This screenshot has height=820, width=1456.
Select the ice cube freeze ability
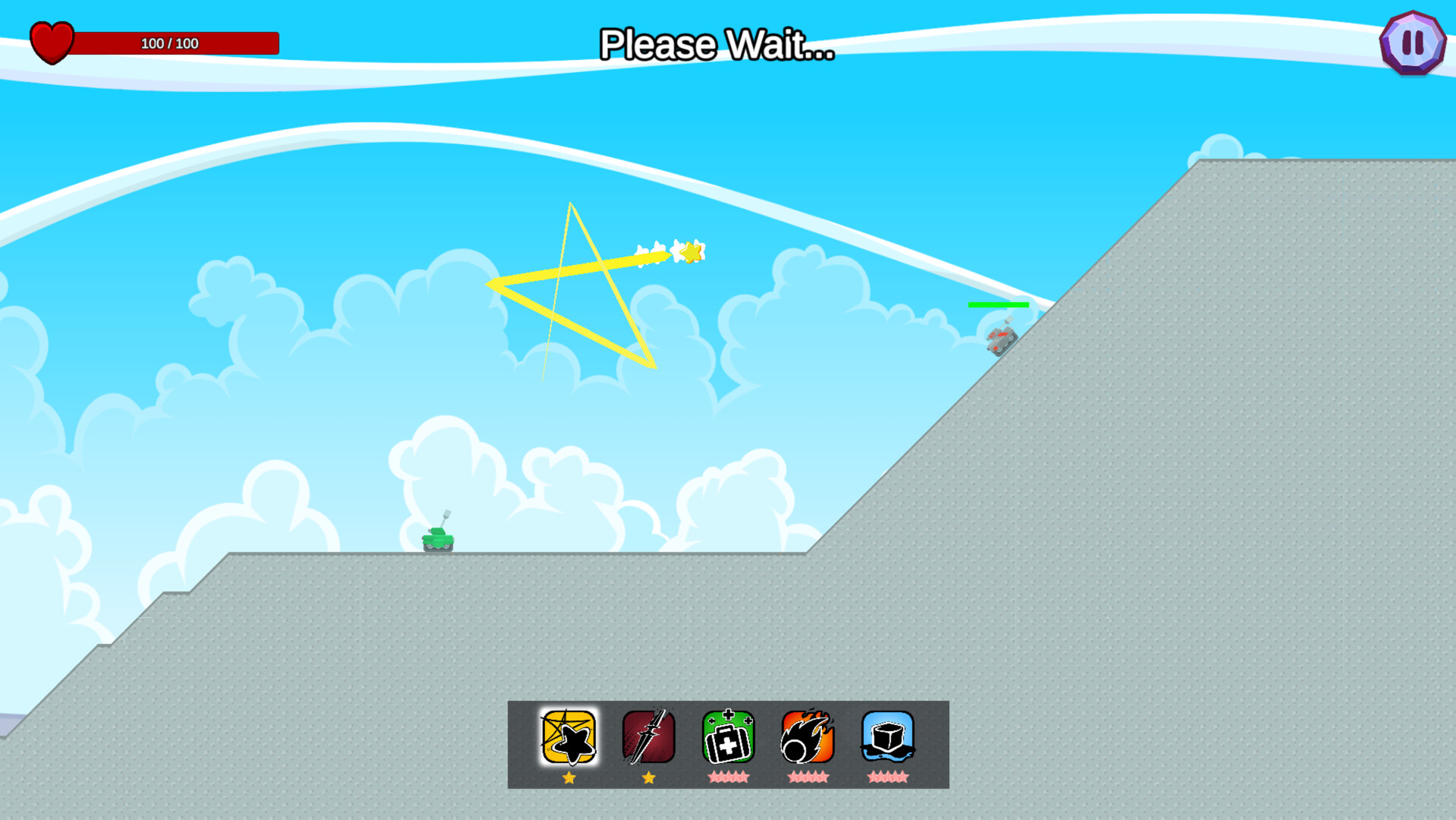(x=887, y=736)
